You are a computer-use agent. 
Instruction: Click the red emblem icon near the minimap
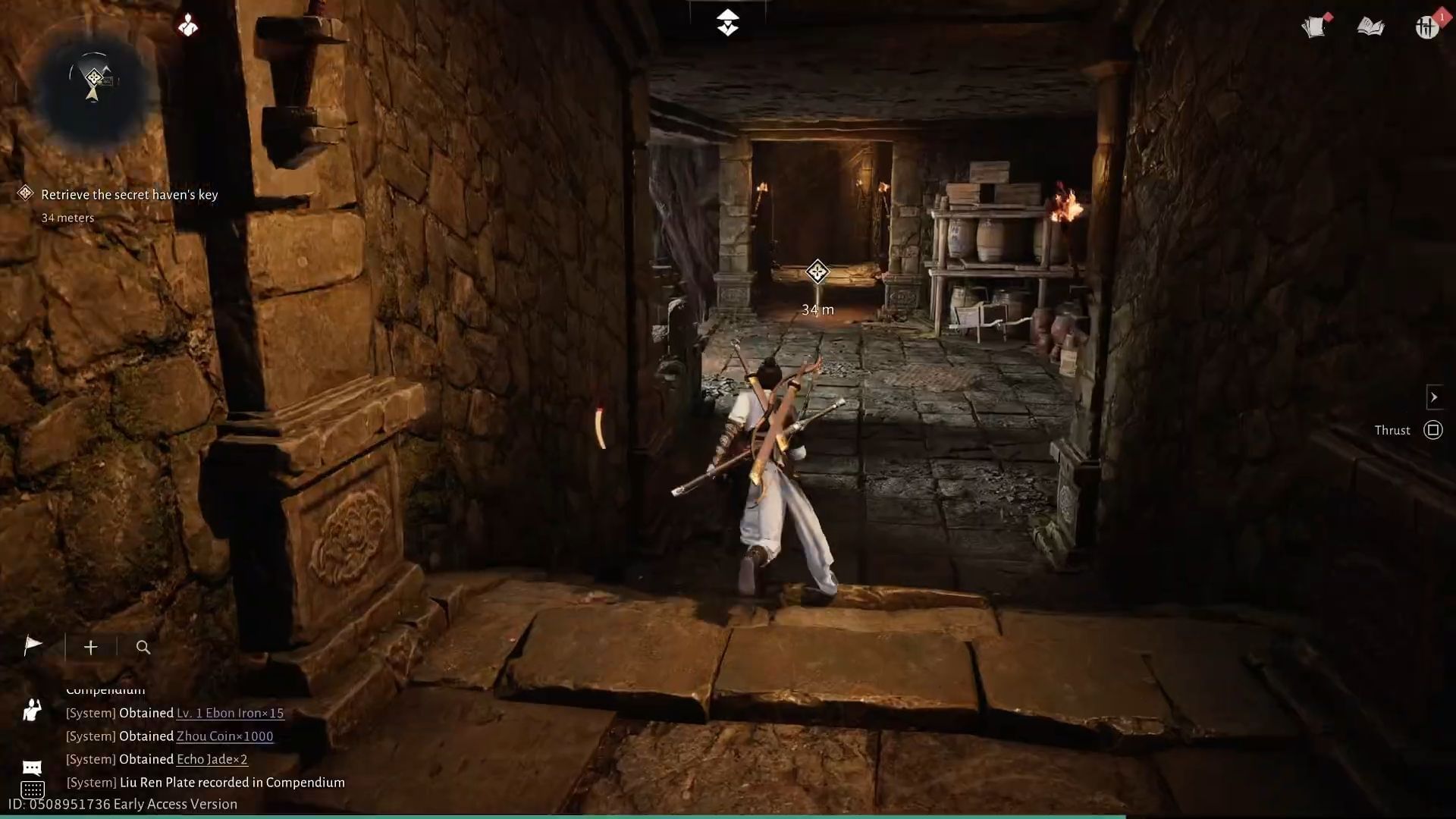(x=189, y=24)
